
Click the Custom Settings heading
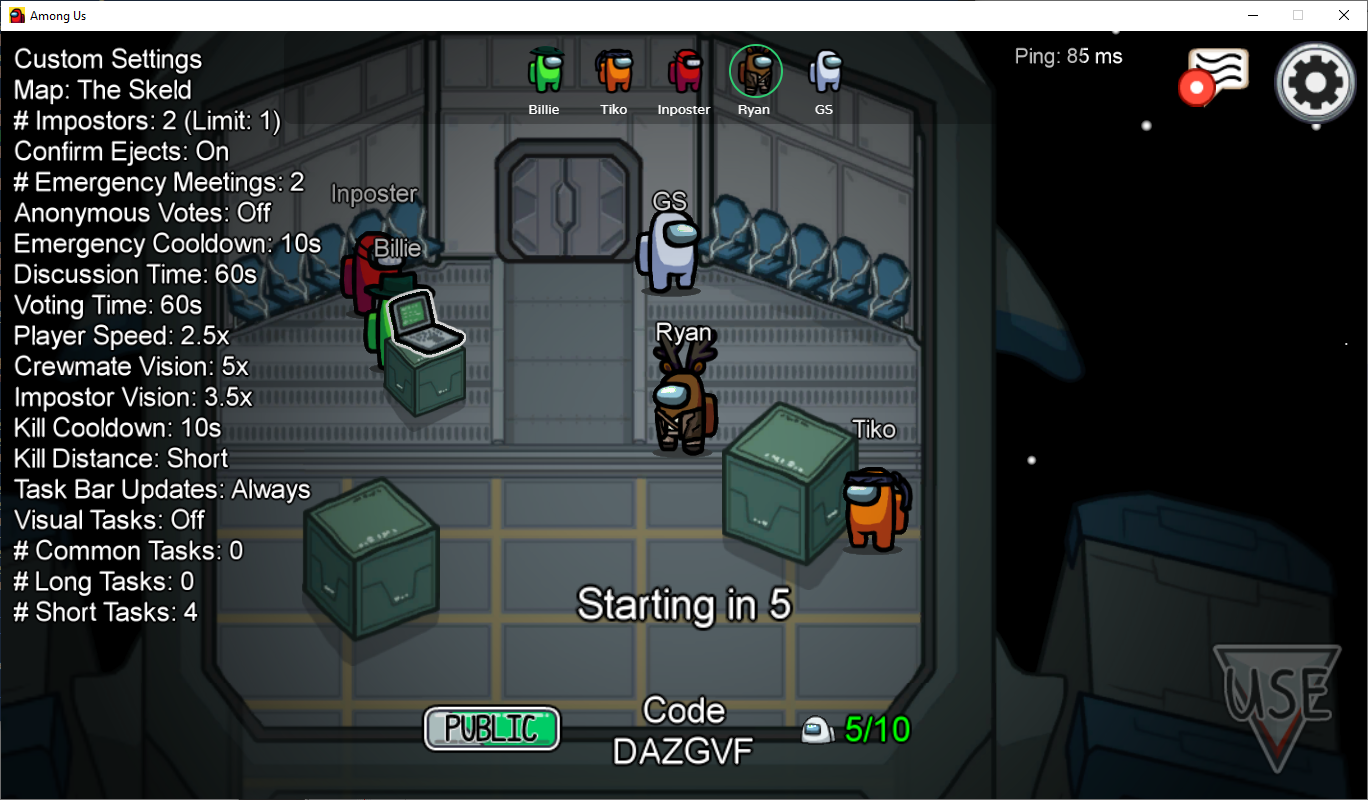coord(107,59)
